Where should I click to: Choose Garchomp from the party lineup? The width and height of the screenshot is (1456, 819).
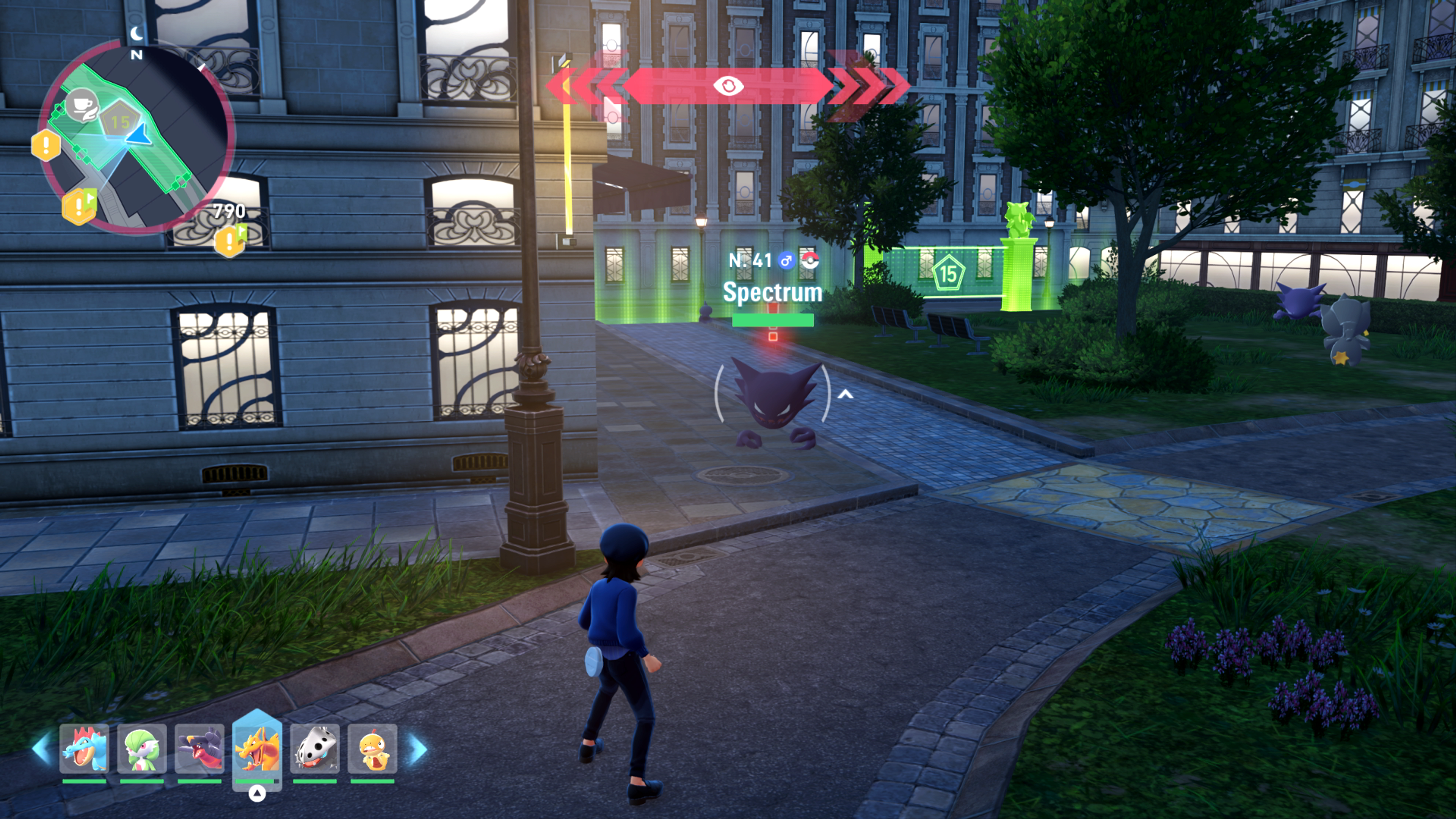click(x=199, y=748)
